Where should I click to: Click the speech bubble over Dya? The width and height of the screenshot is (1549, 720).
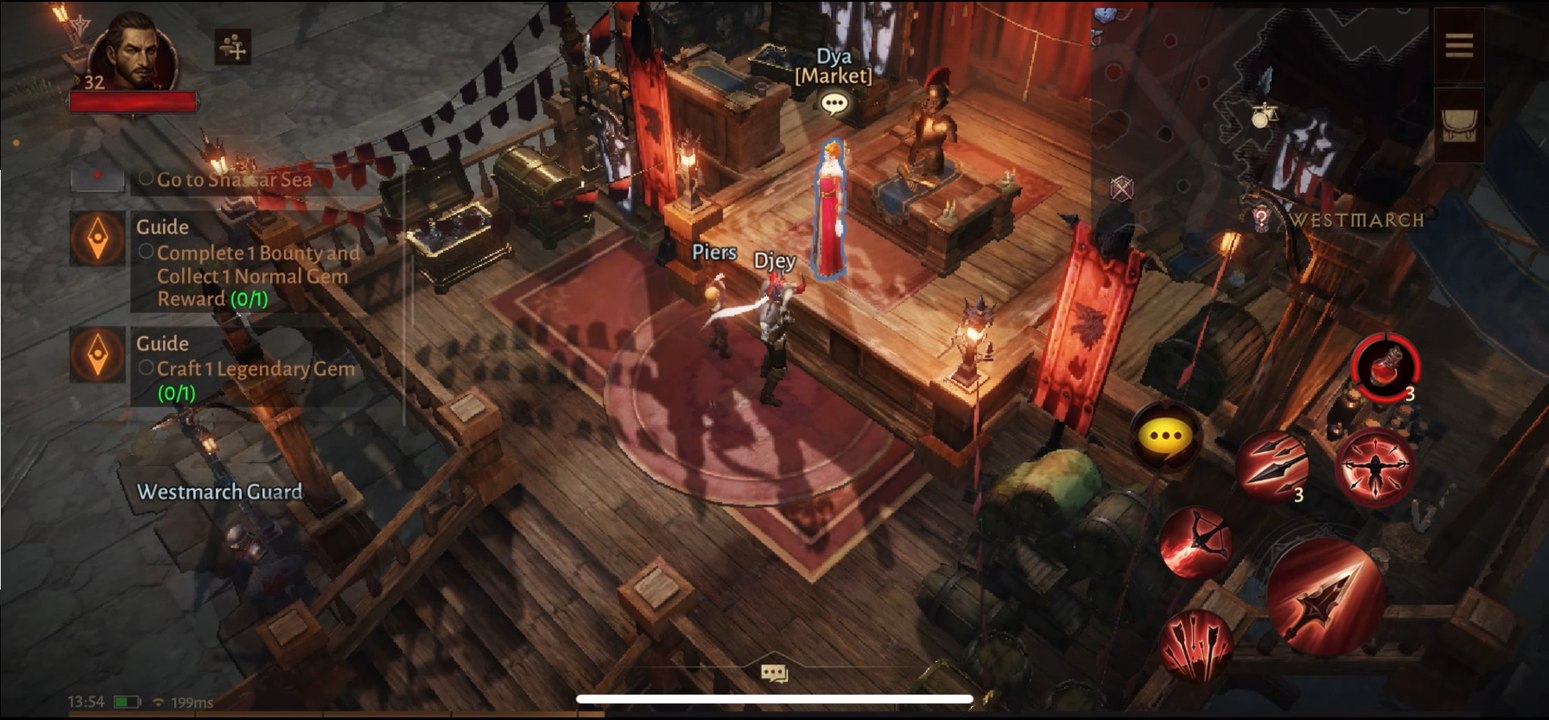(834, 103)
